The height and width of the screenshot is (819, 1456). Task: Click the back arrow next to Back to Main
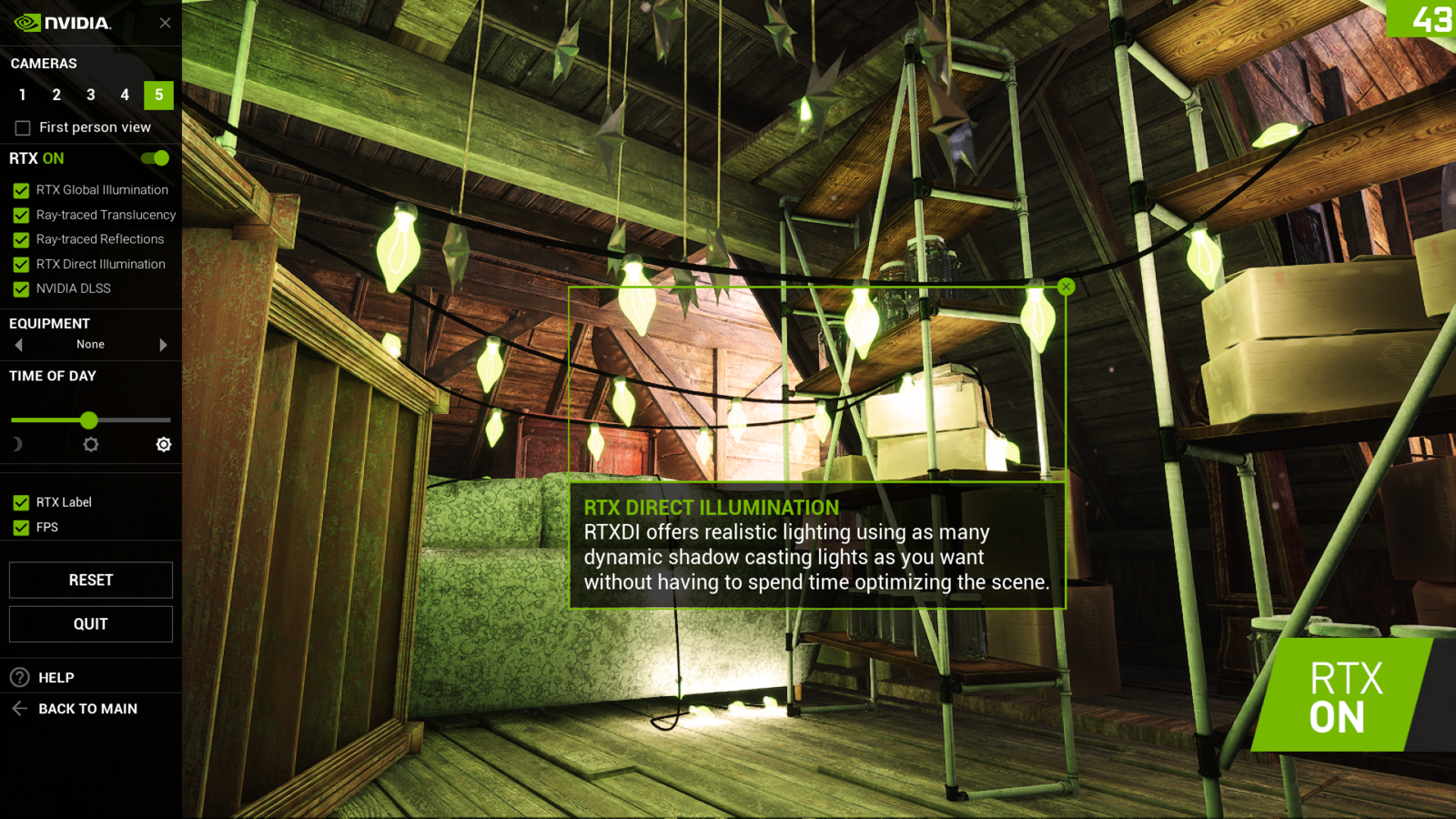pyautogui.click(x=18, y=708)
